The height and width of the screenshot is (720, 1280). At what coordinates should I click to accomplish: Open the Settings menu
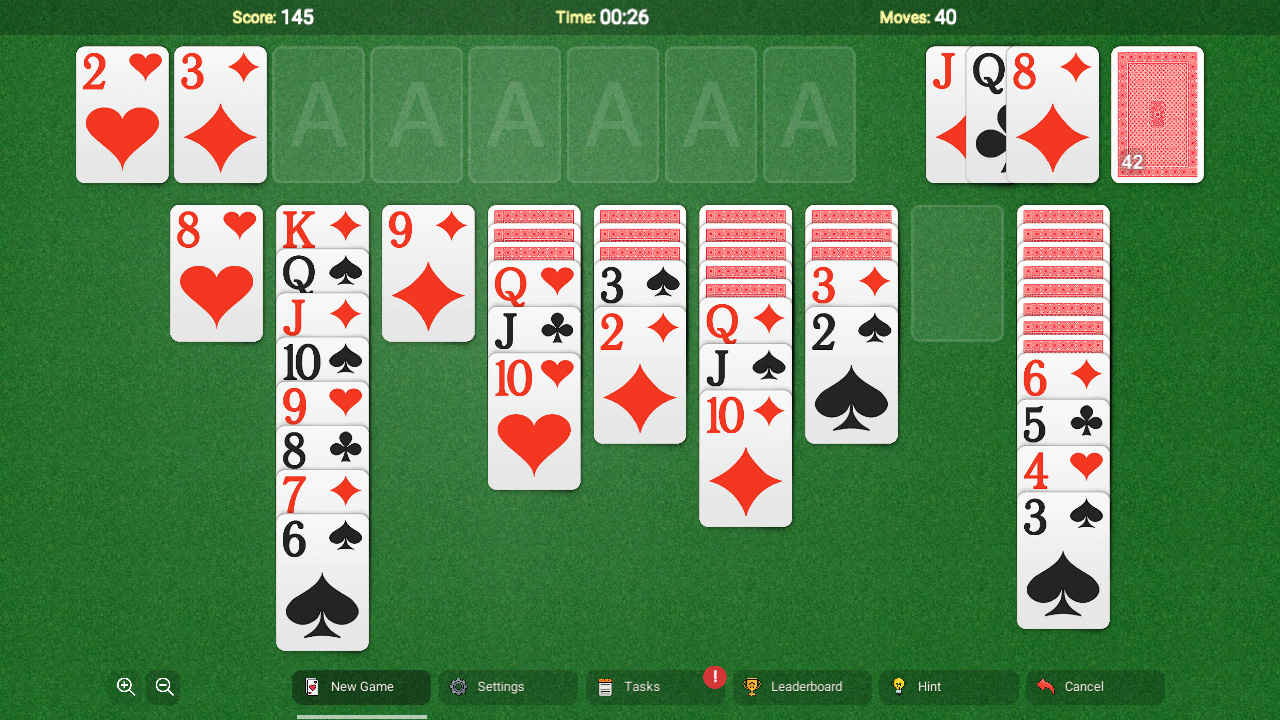click(500, 687)
